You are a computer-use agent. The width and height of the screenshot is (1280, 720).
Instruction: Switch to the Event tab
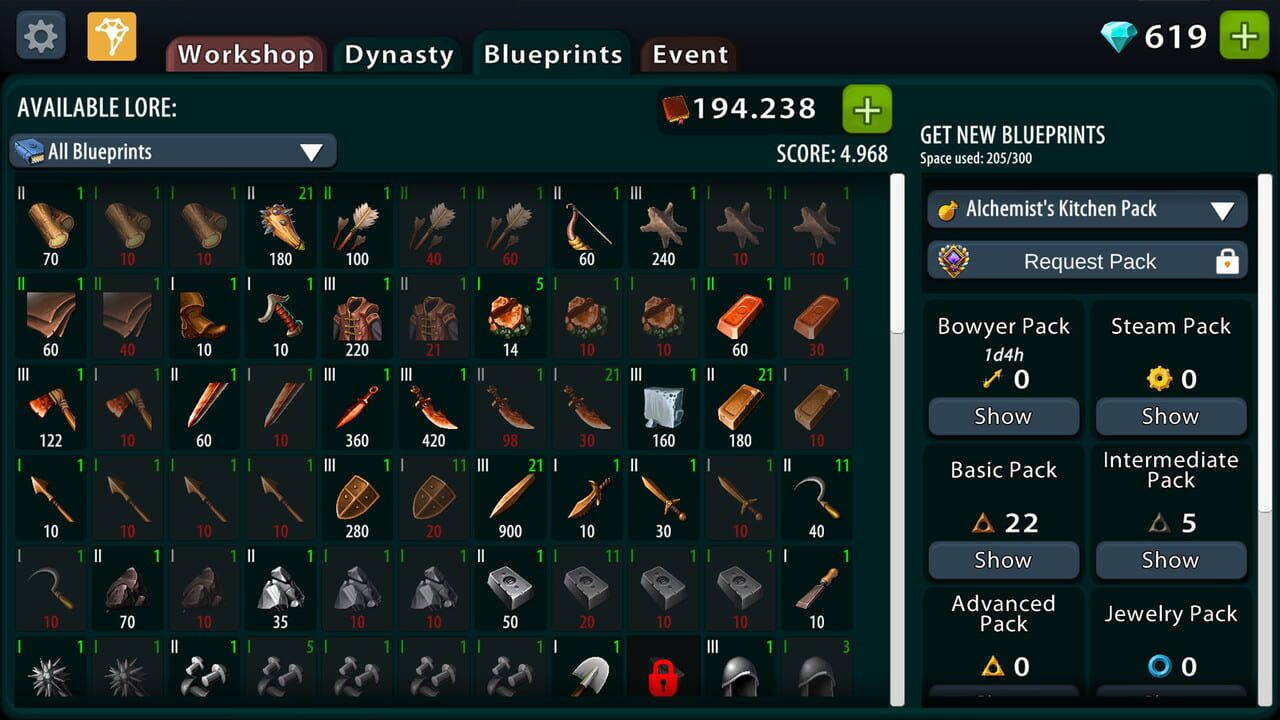[688, 55]
